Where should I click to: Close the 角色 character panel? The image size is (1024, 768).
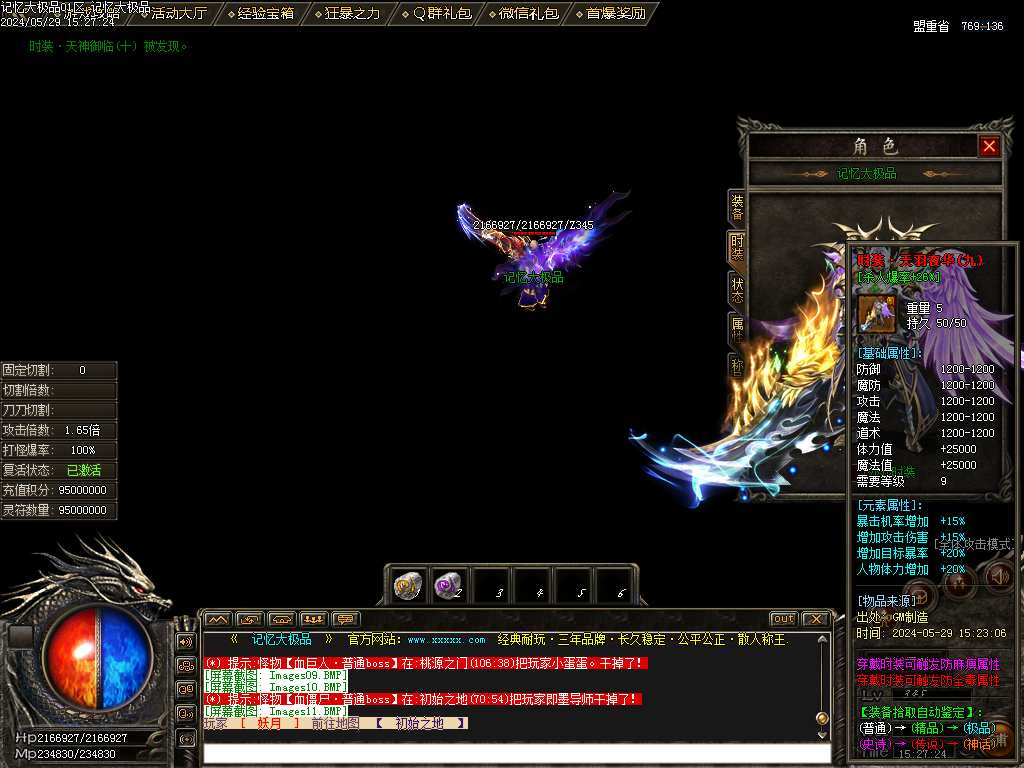point(989,147)
